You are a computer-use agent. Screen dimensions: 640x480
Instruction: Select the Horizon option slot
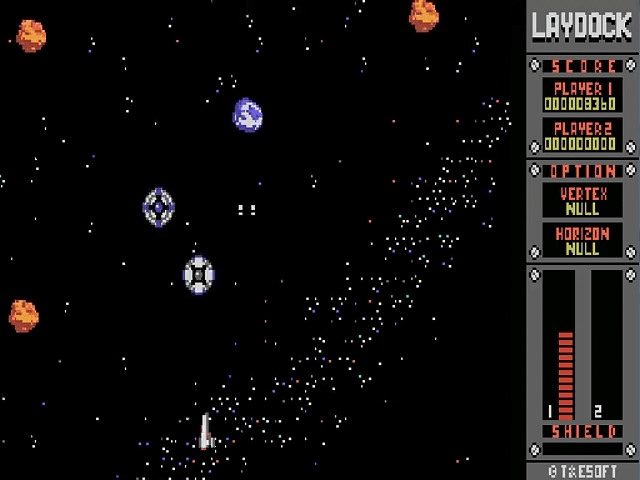(x=582, y=240)
